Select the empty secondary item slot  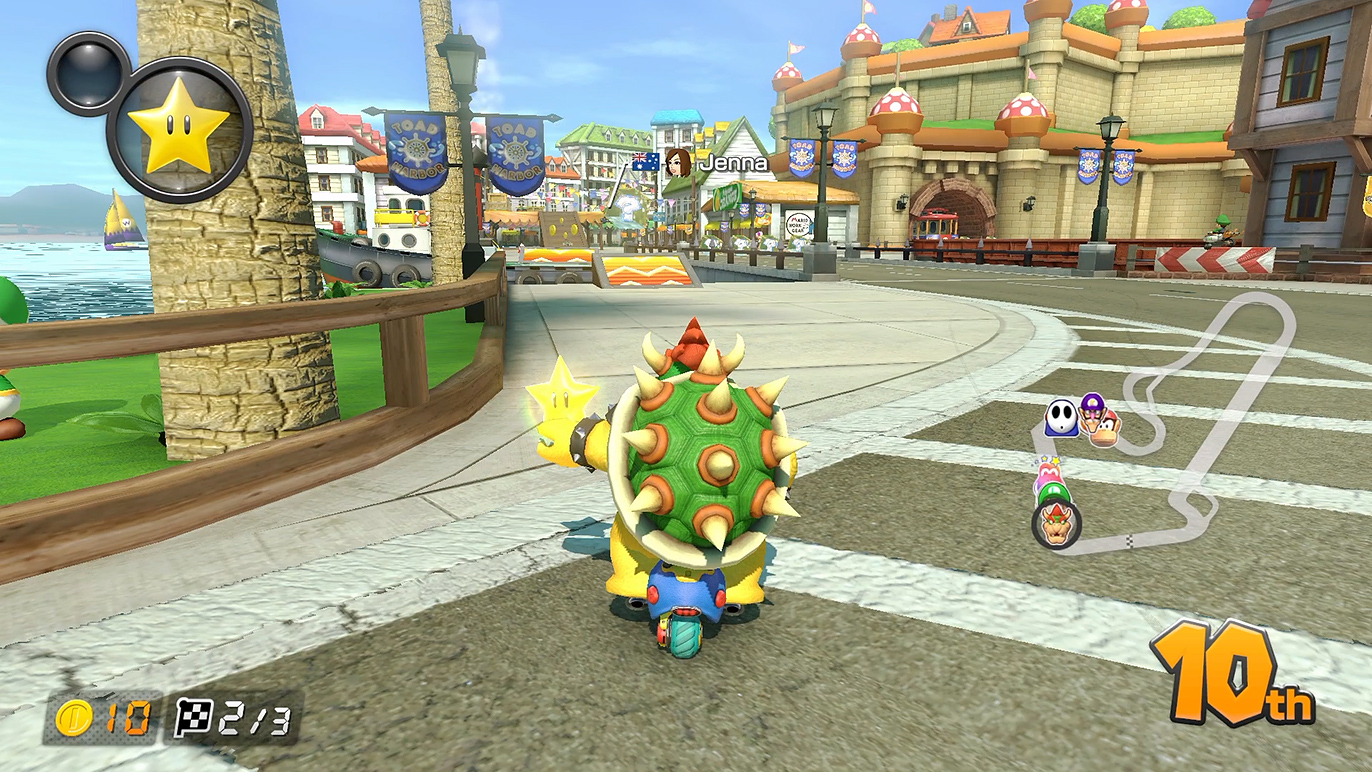click(x=88, y=73)
